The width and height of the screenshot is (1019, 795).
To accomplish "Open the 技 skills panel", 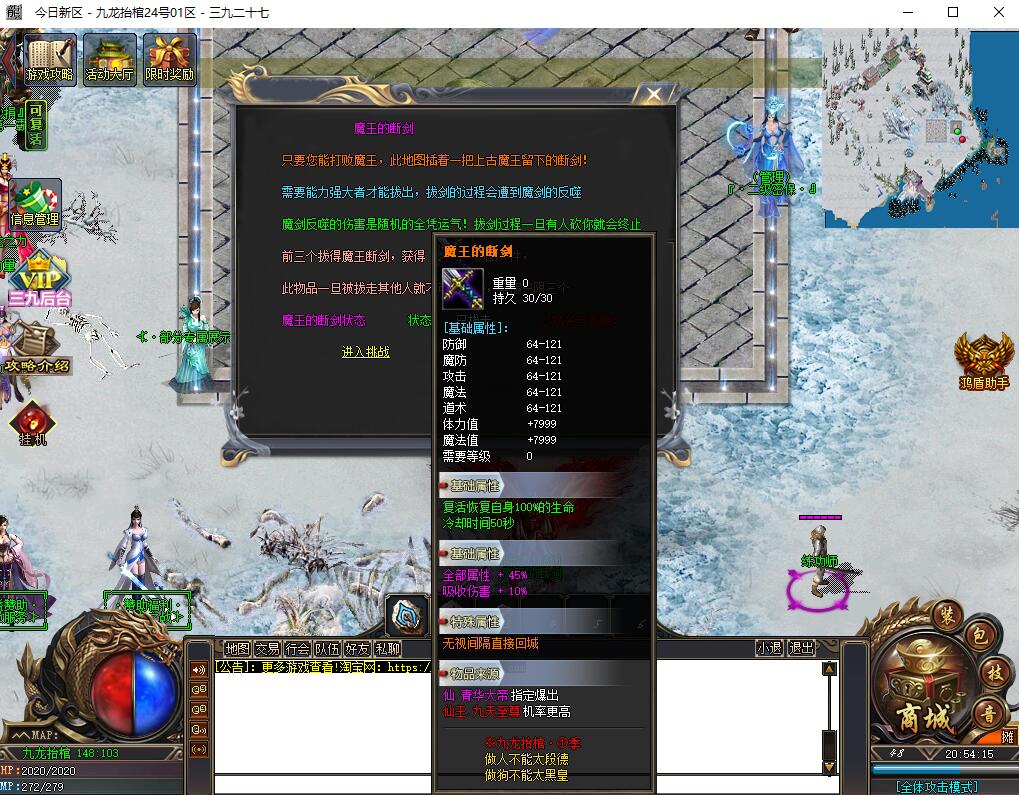I will pos(994,673).
